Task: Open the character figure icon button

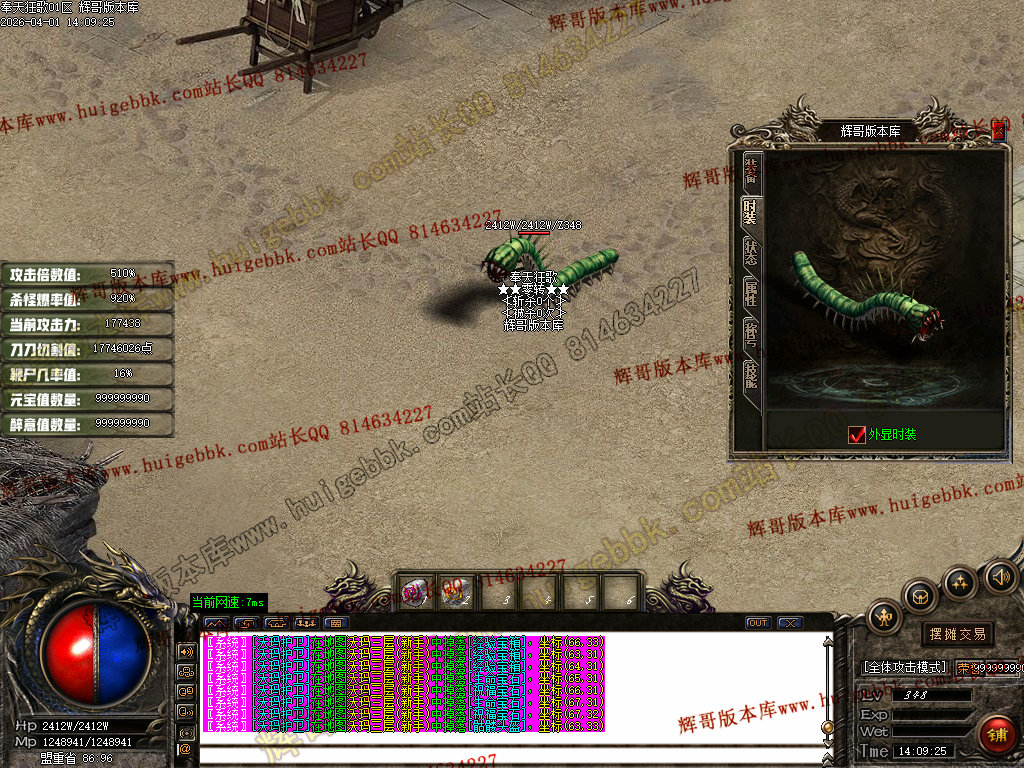Action: (885, 617)
